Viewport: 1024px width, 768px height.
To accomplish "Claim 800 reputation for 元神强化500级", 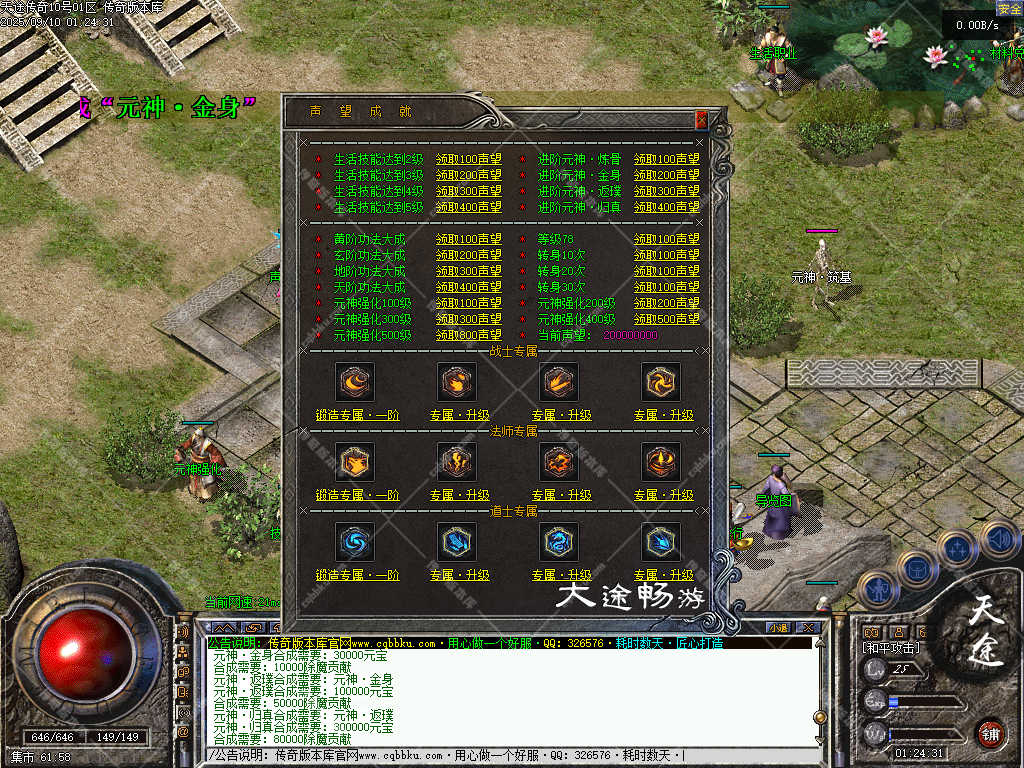I will point(468,335).
